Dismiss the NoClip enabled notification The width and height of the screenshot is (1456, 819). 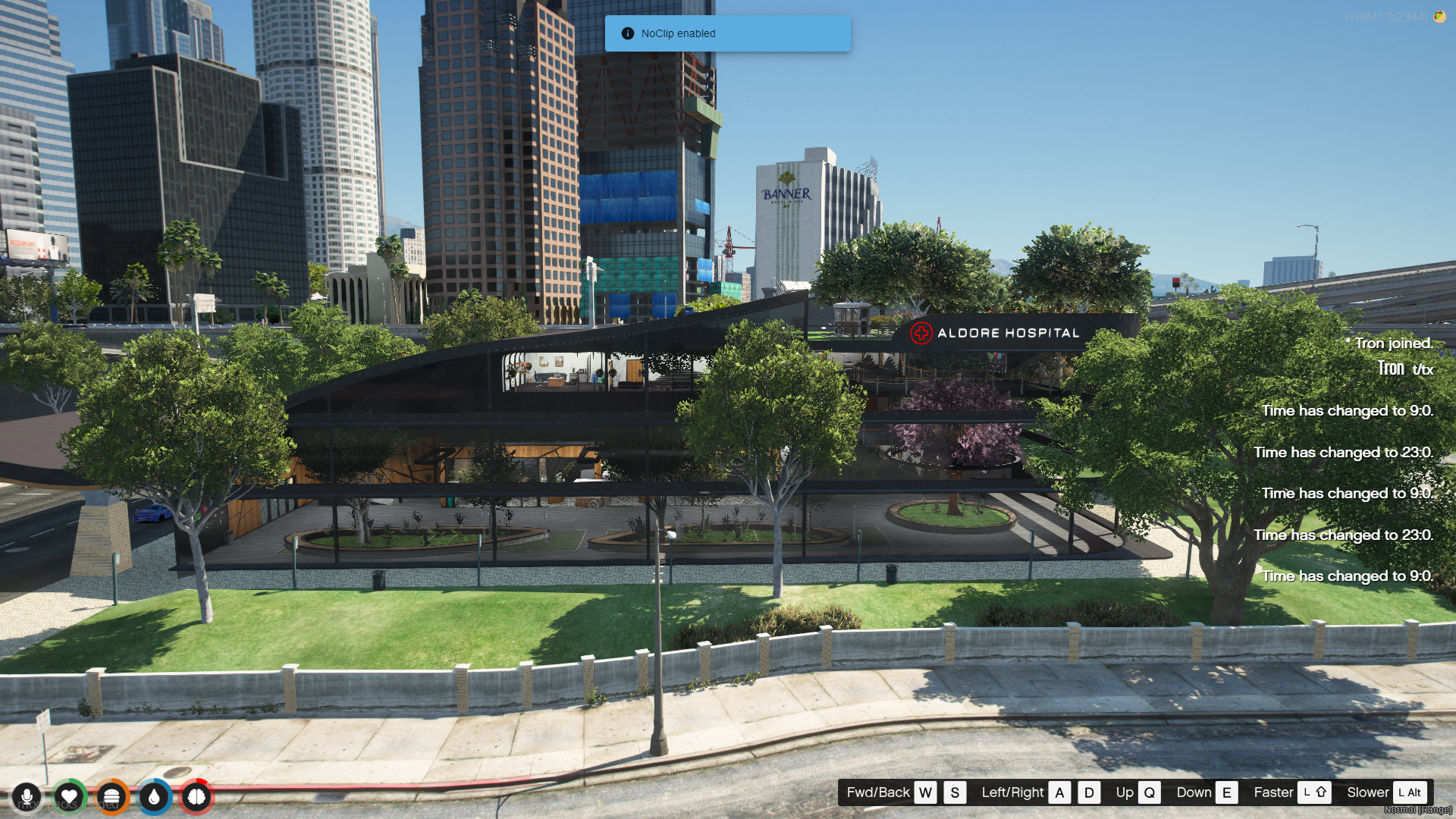point(727,33)
